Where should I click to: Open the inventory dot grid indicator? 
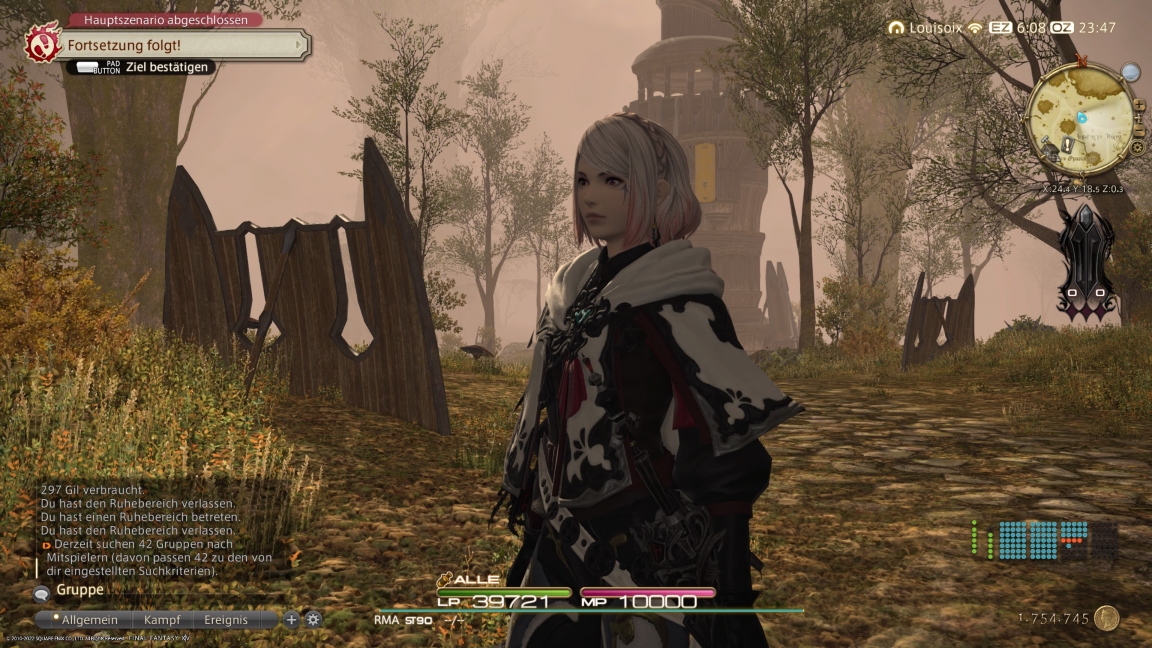click(1045, 540)
